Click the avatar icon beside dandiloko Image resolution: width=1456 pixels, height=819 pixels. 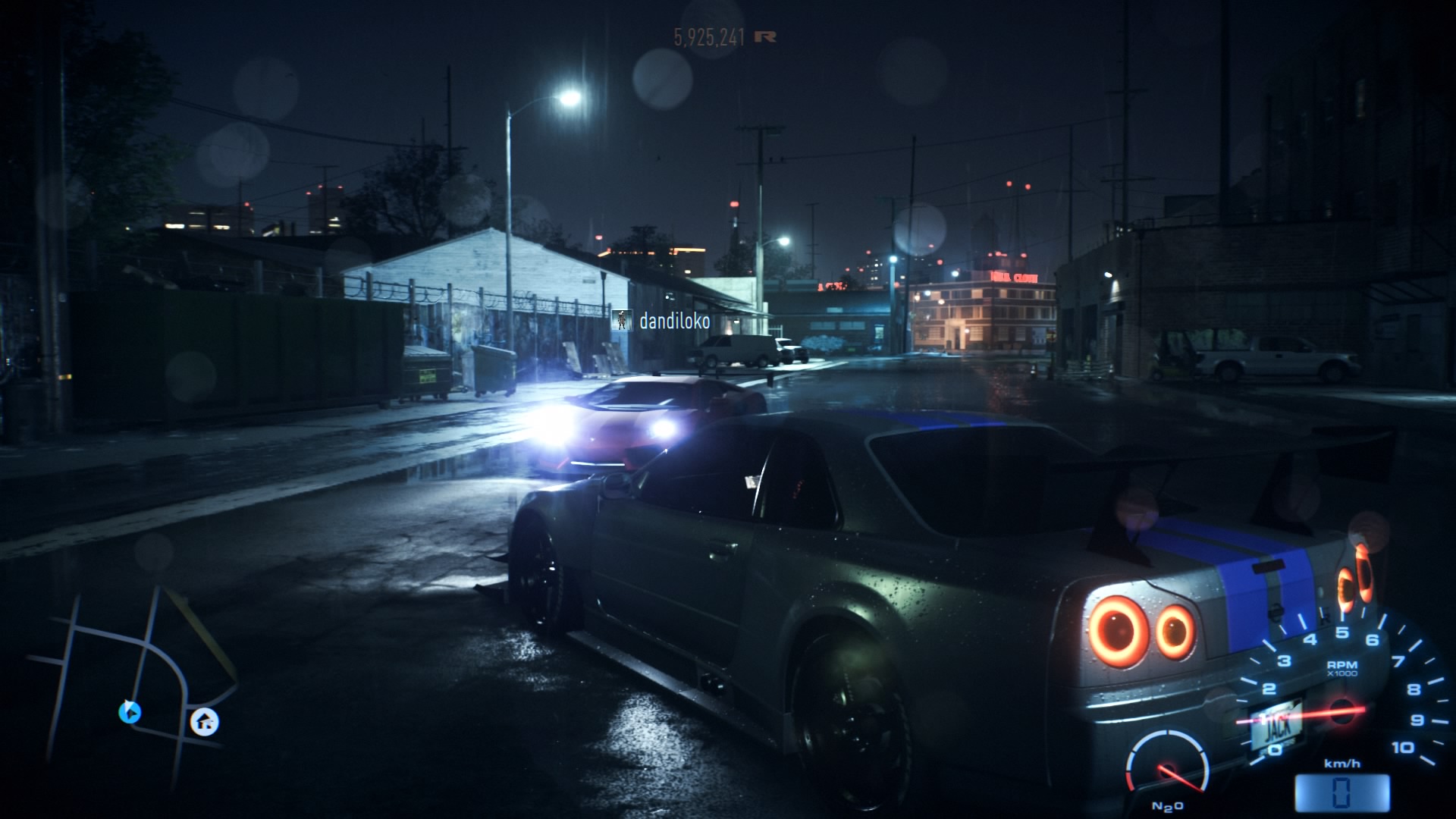(623, 321)
